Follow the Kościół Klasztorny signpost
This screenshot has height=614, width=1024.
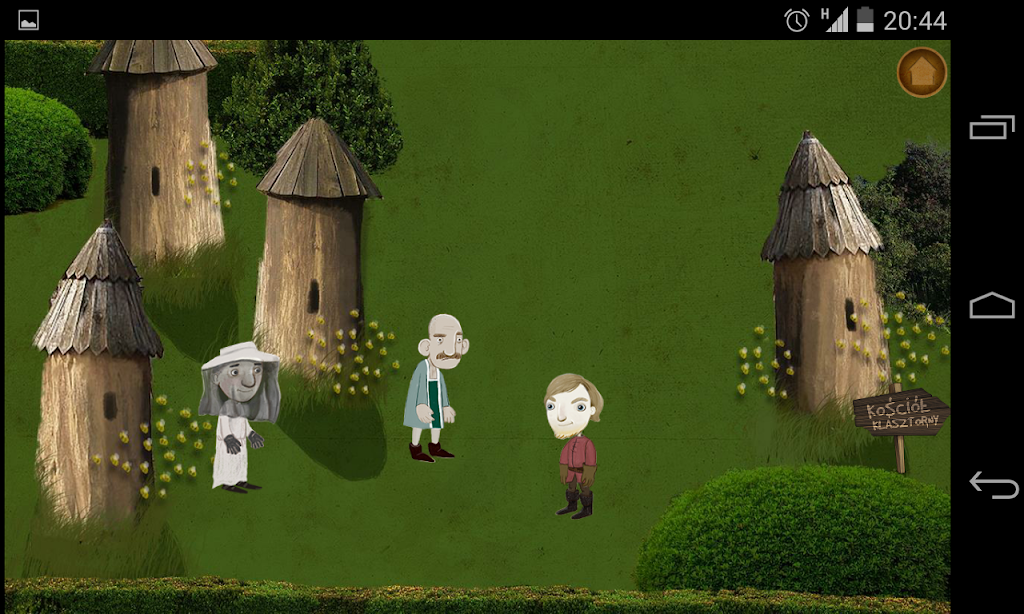[x=899, y=414]
